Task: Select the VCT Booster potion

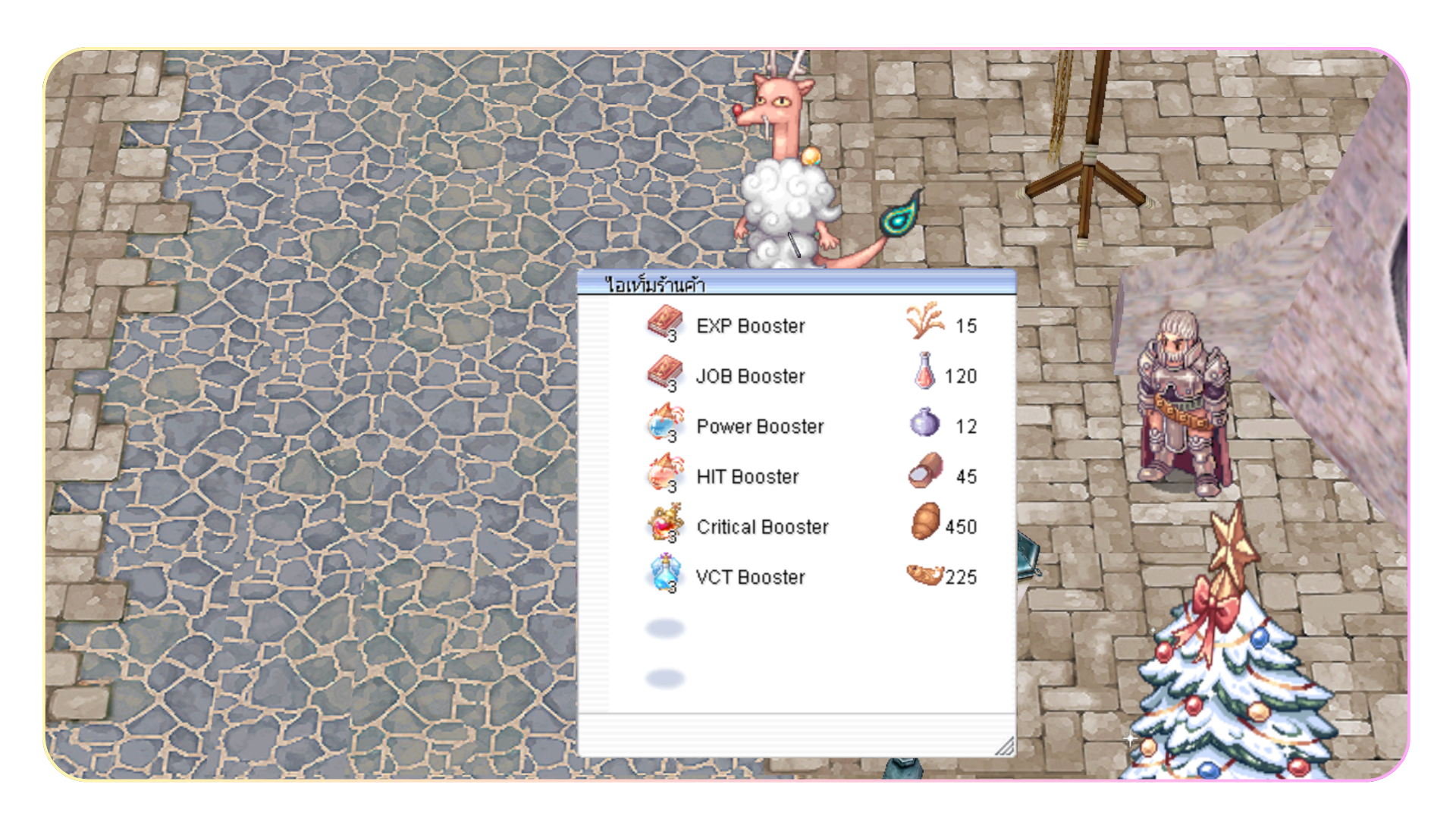Action: tap(749, 577)
